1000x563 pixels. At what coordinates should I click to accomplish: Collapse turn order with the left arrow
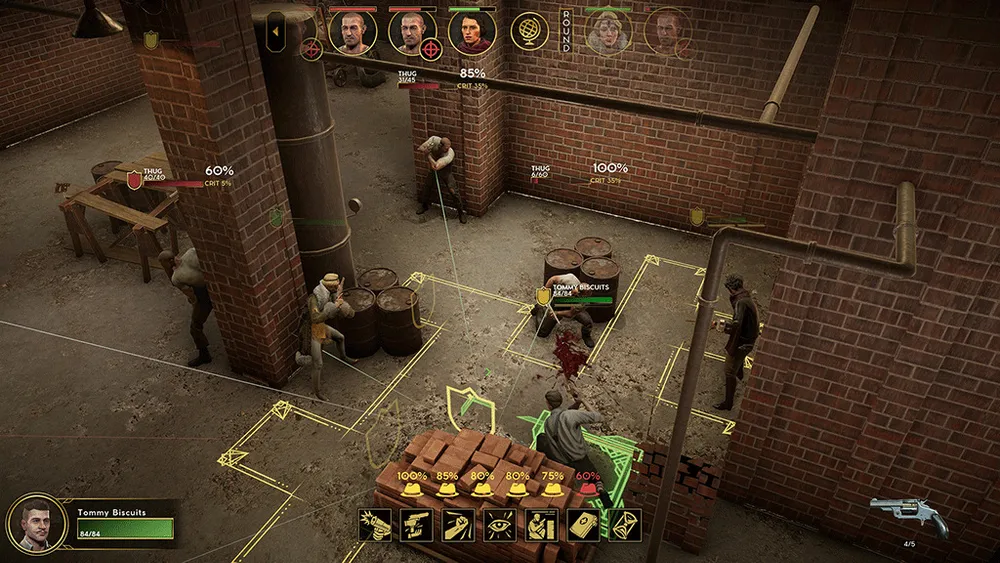coord(276,31)
